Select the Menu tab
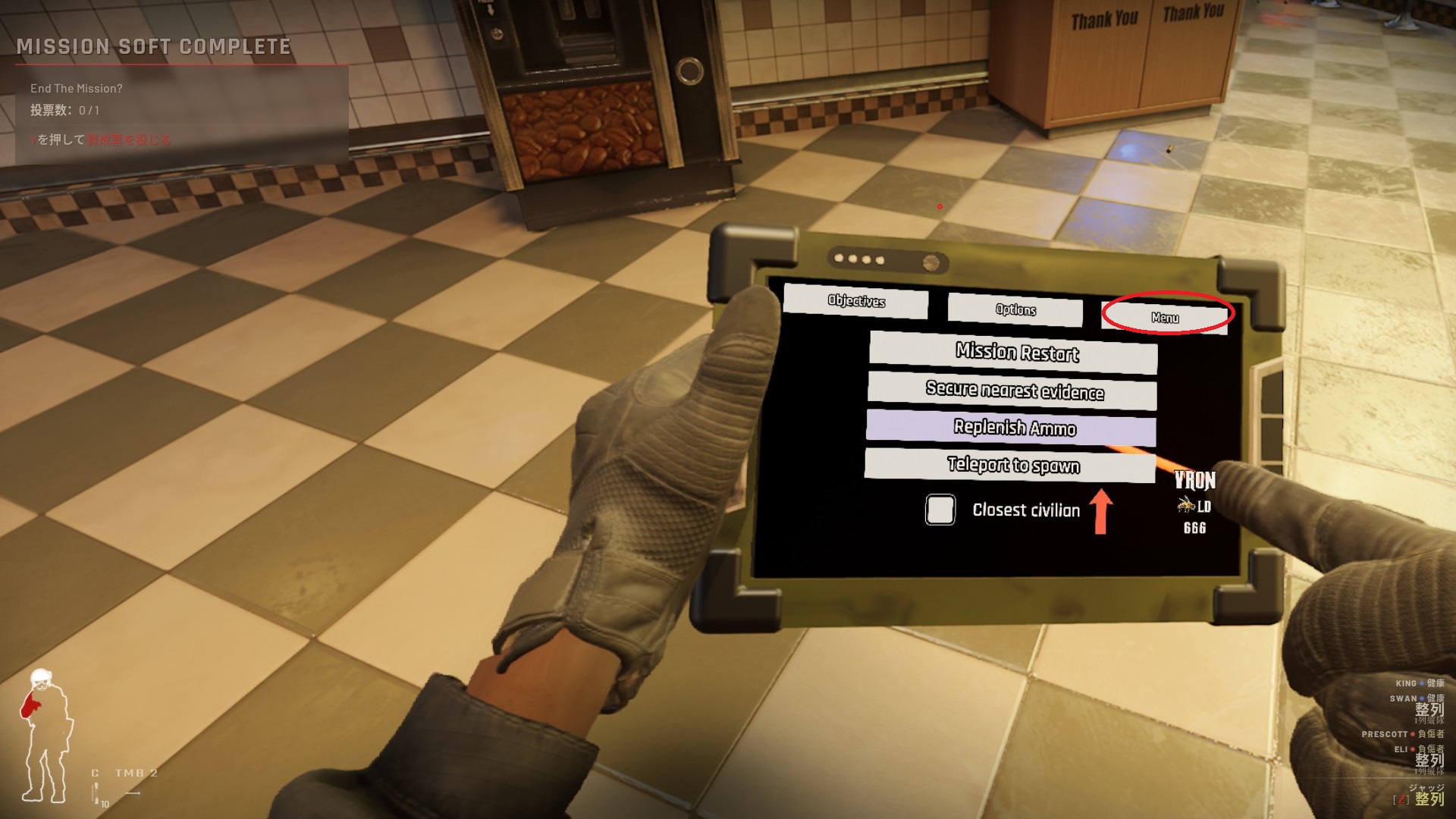This screenshot has height=819, width=1456. point(1165,317)
